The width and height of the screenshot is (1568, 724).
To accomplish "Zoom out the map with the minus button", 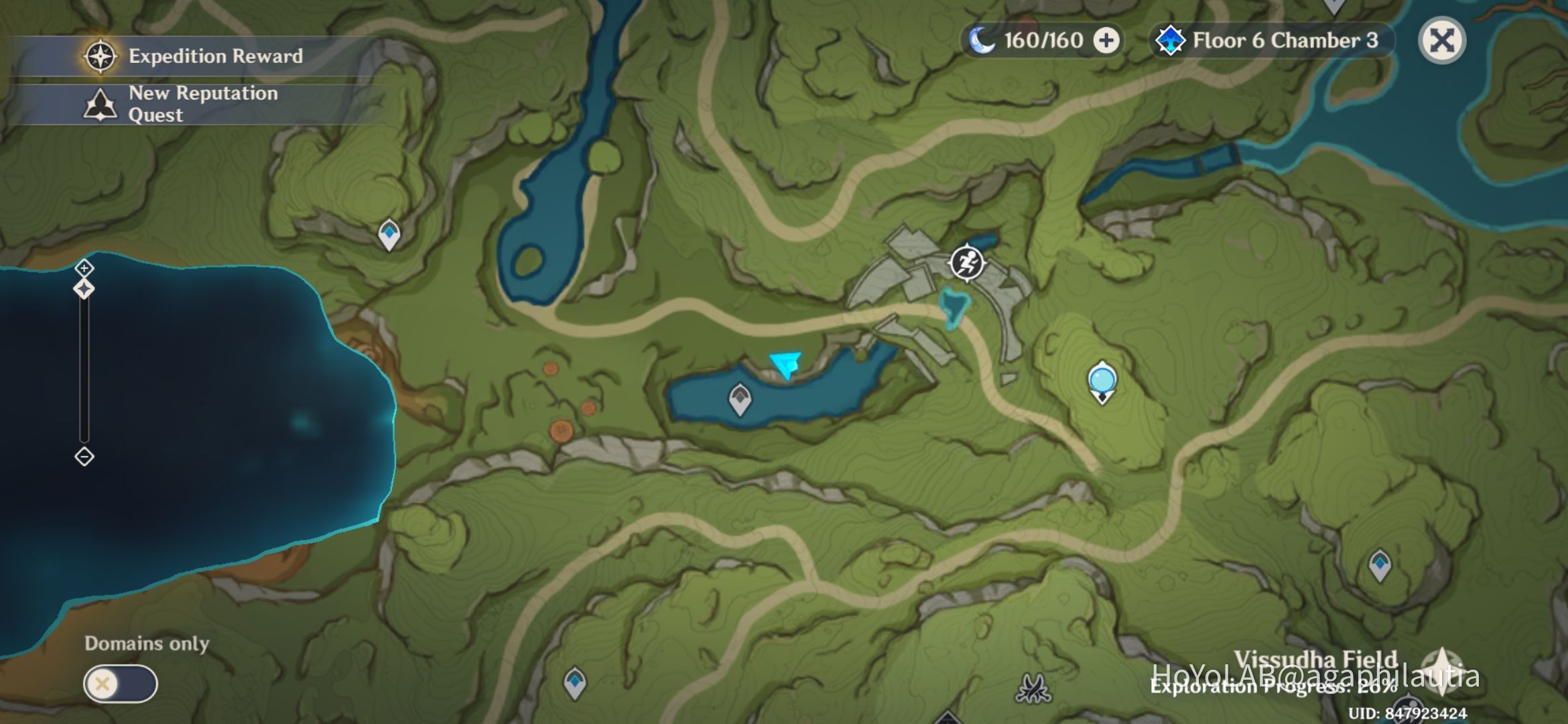I will [x=84, y=457].
